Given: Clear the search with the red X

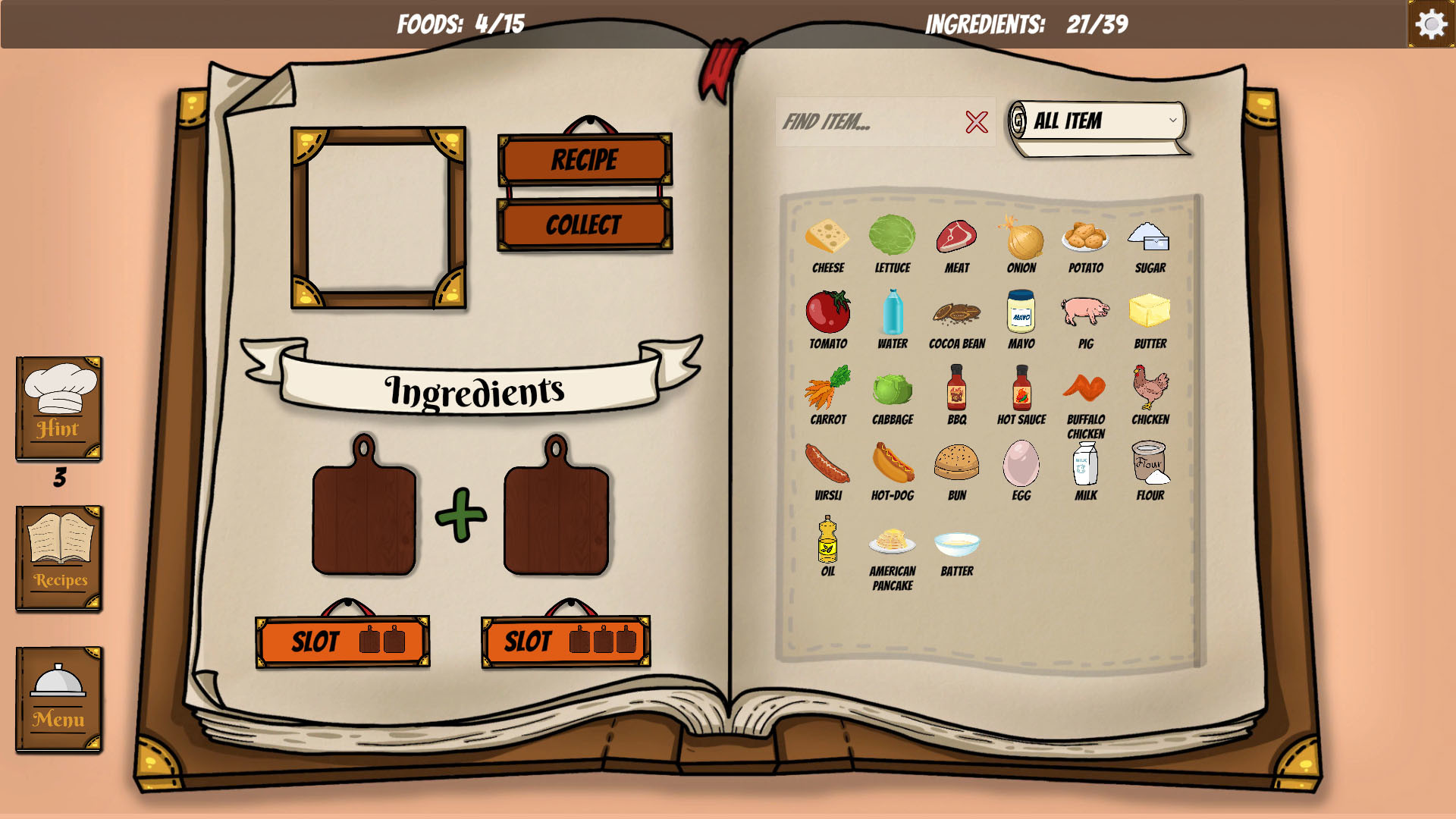Looking at the screenshot, I should (977, 121).
